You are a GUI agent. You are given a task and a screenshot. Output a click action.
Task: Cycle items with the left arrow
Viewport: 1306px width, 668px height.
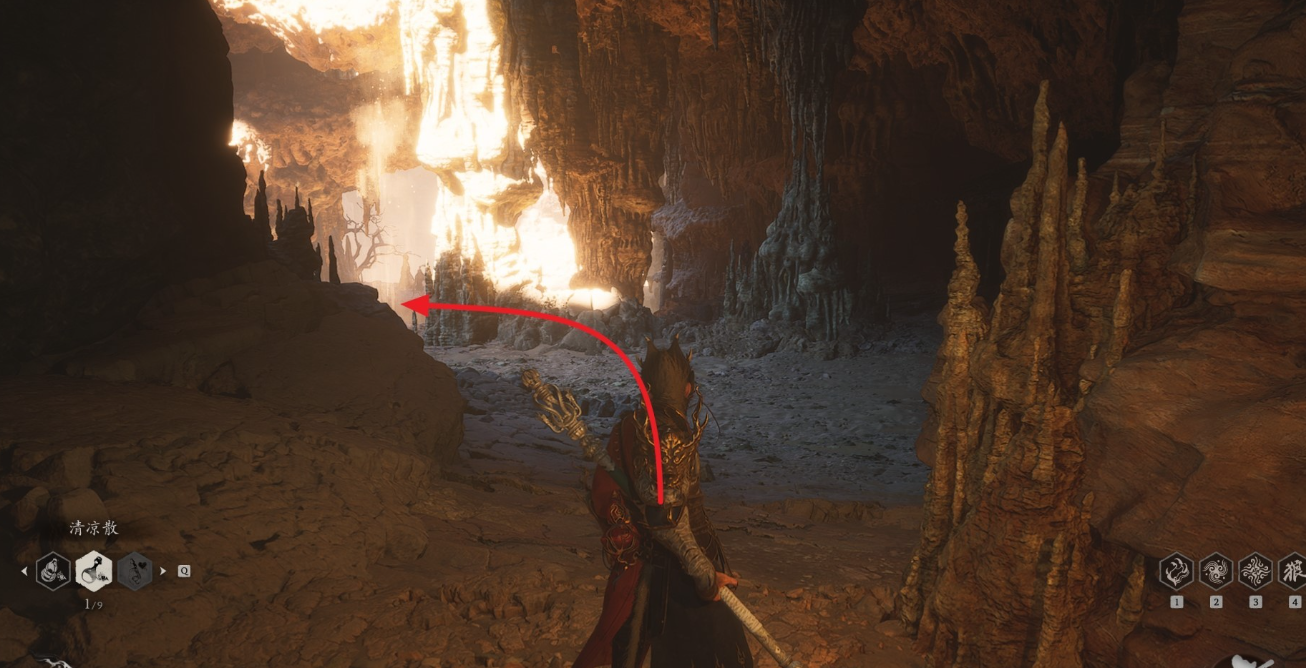[x=25, y=571]
